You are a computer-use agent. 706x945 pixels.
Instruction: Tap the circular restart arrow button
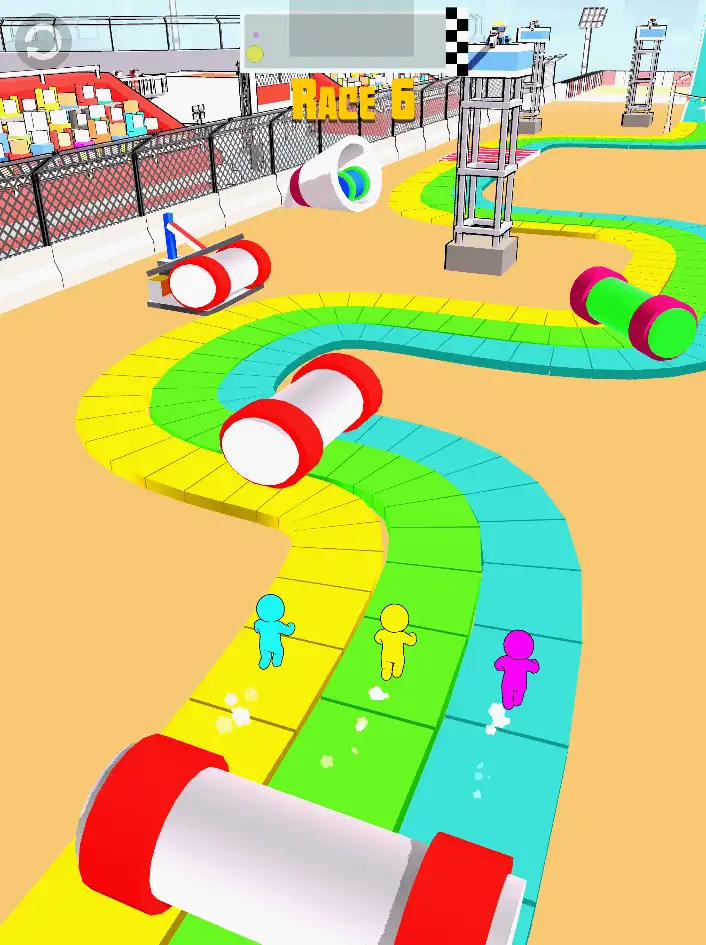[x=42, y=40]
